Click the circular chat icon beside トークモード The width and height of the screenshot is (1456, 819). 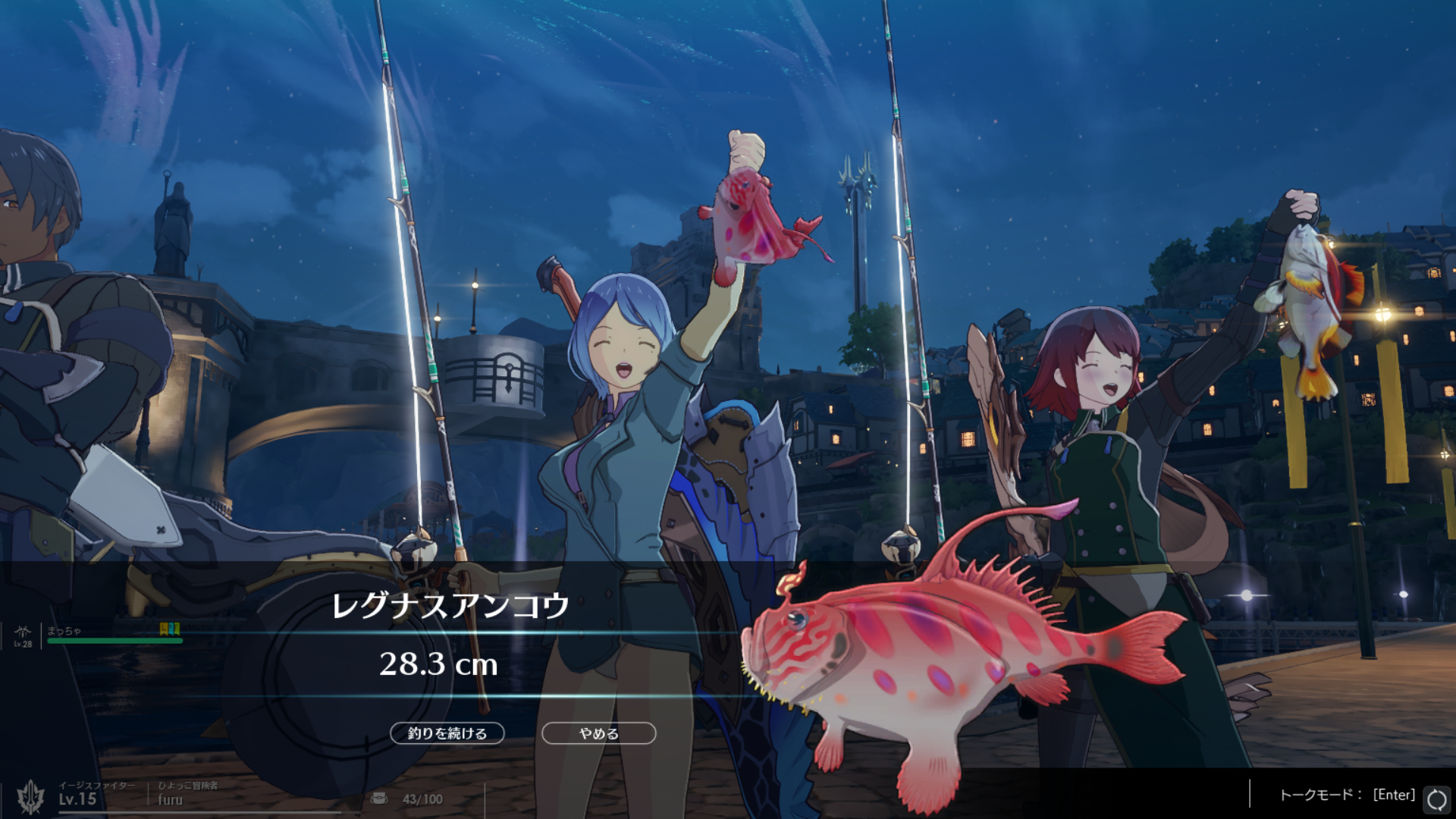coord(1436,799)
